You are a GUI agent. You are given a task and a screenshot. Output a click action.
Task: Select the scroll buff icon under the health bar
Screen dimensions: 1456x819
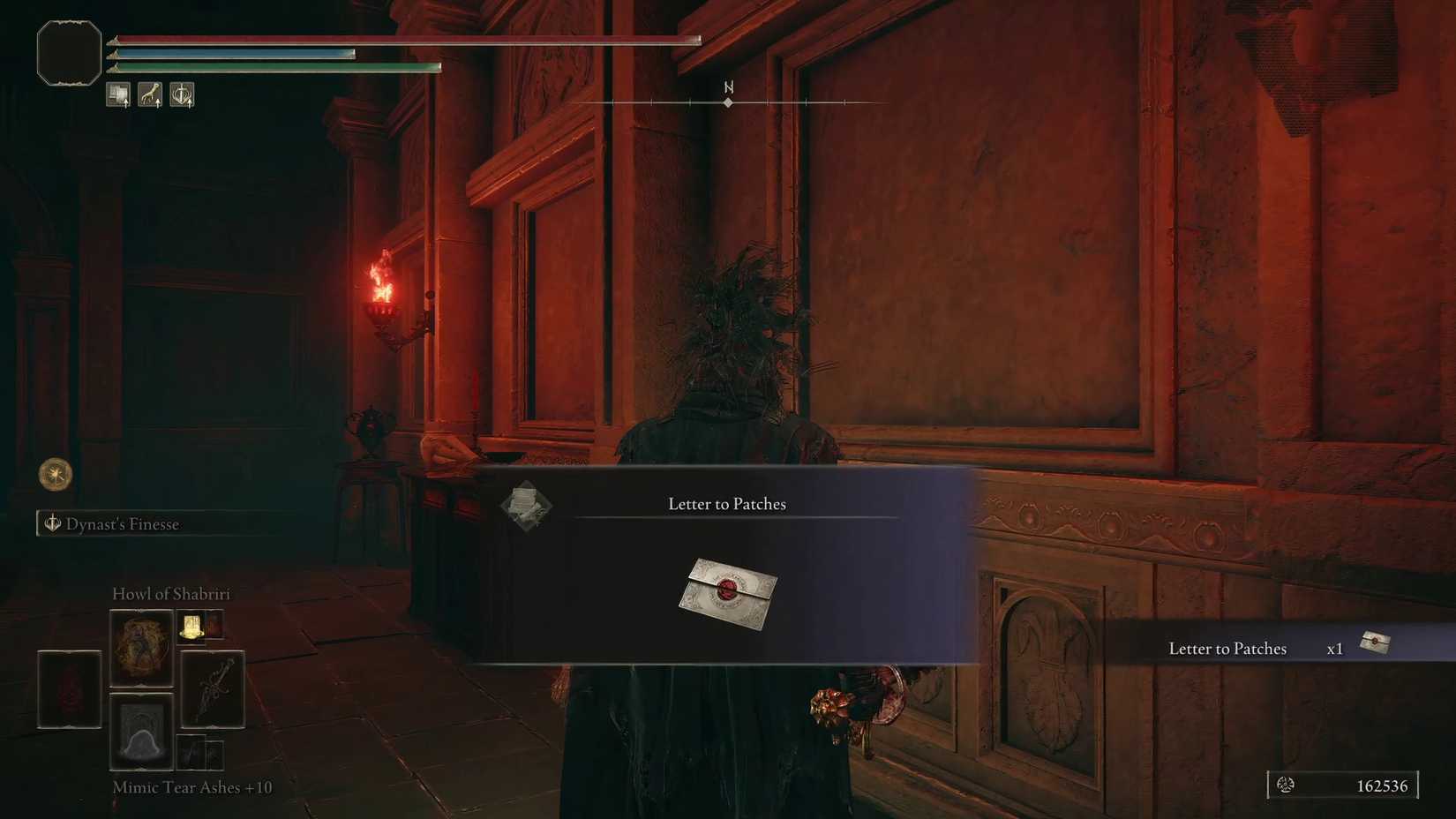click(x=118, y=94)
